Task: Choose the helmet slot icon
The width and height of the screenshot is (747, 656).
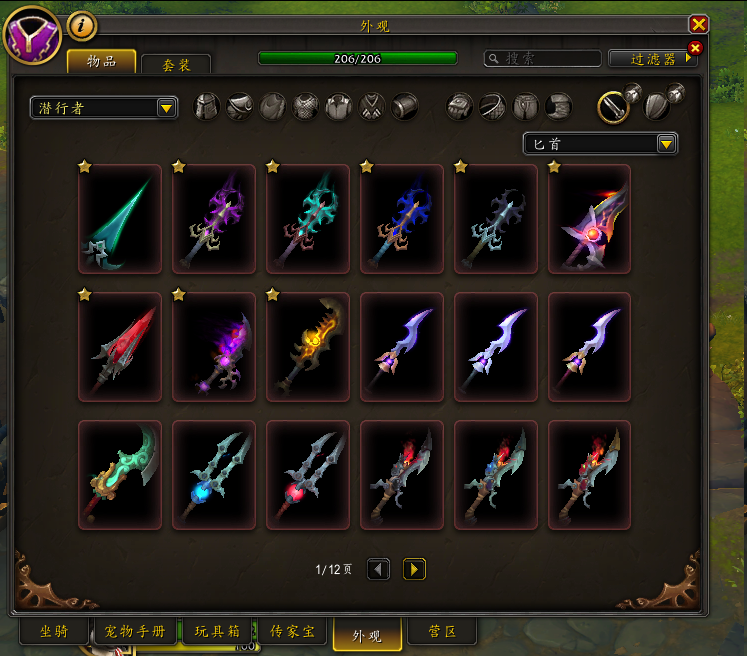Action: (x=206, y=106)
